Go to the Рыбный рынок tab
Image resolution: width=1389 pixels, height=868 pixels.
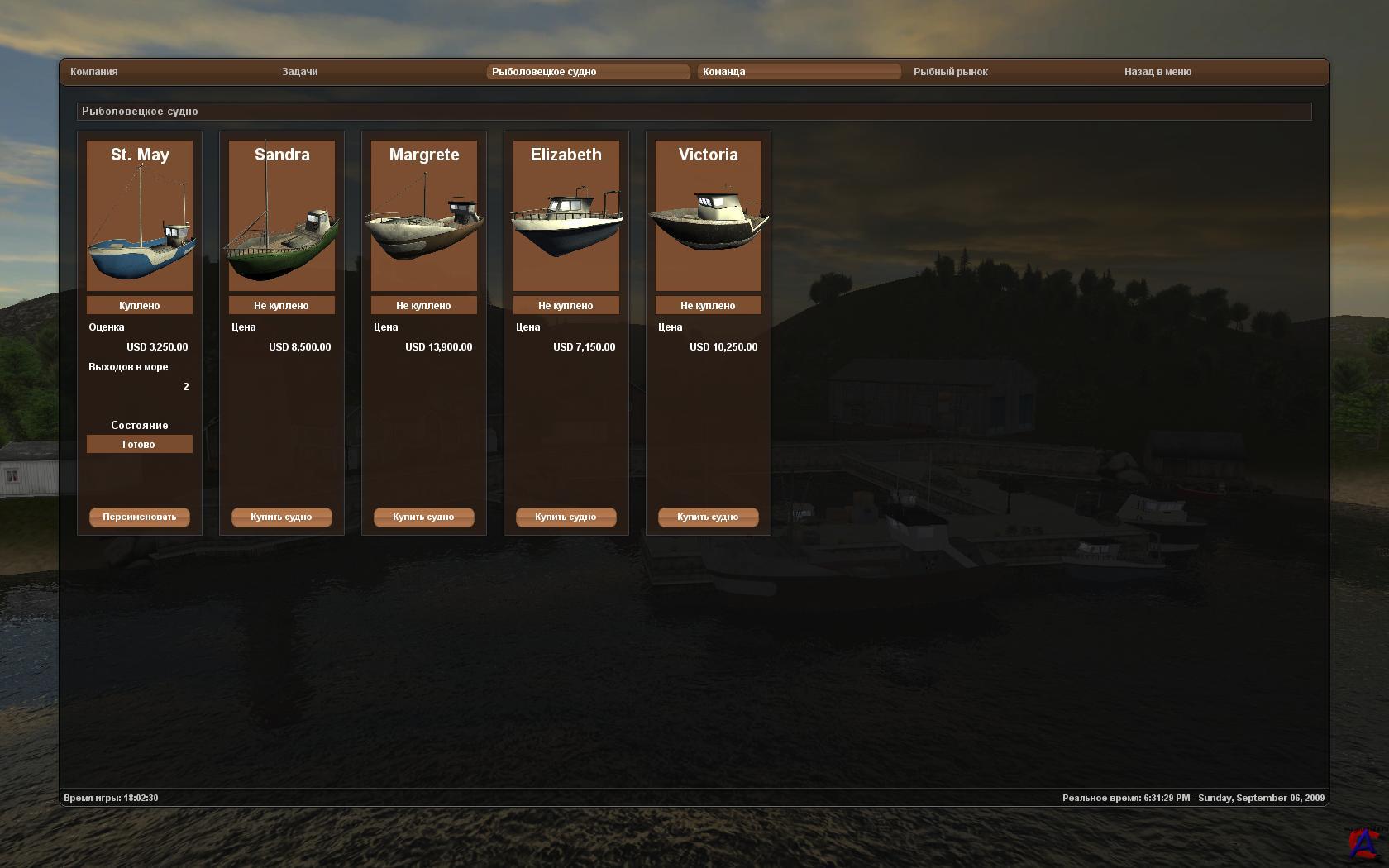(951, 72)
